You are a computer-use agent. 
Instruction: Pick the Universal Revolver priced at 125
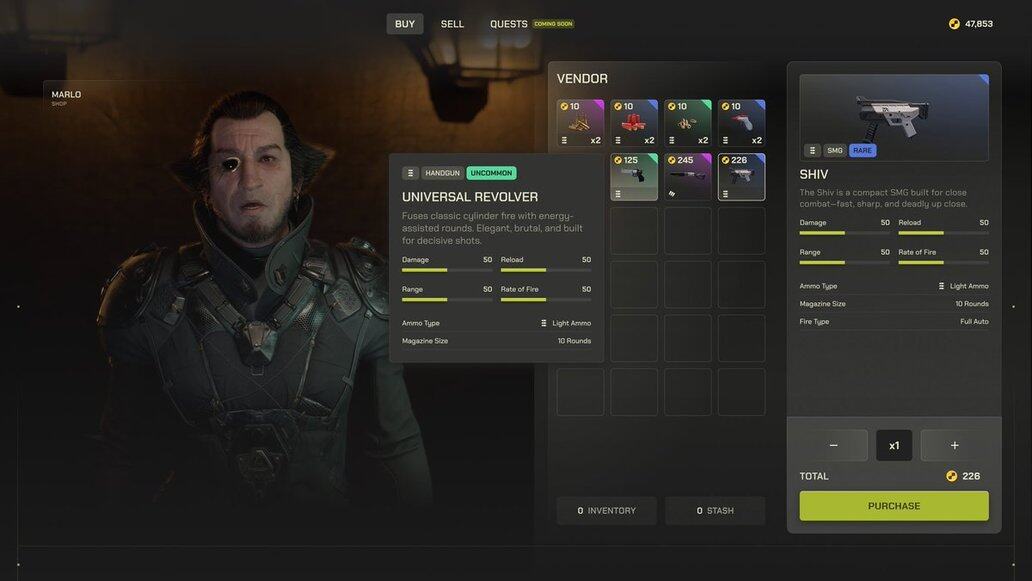click(634, 177)
